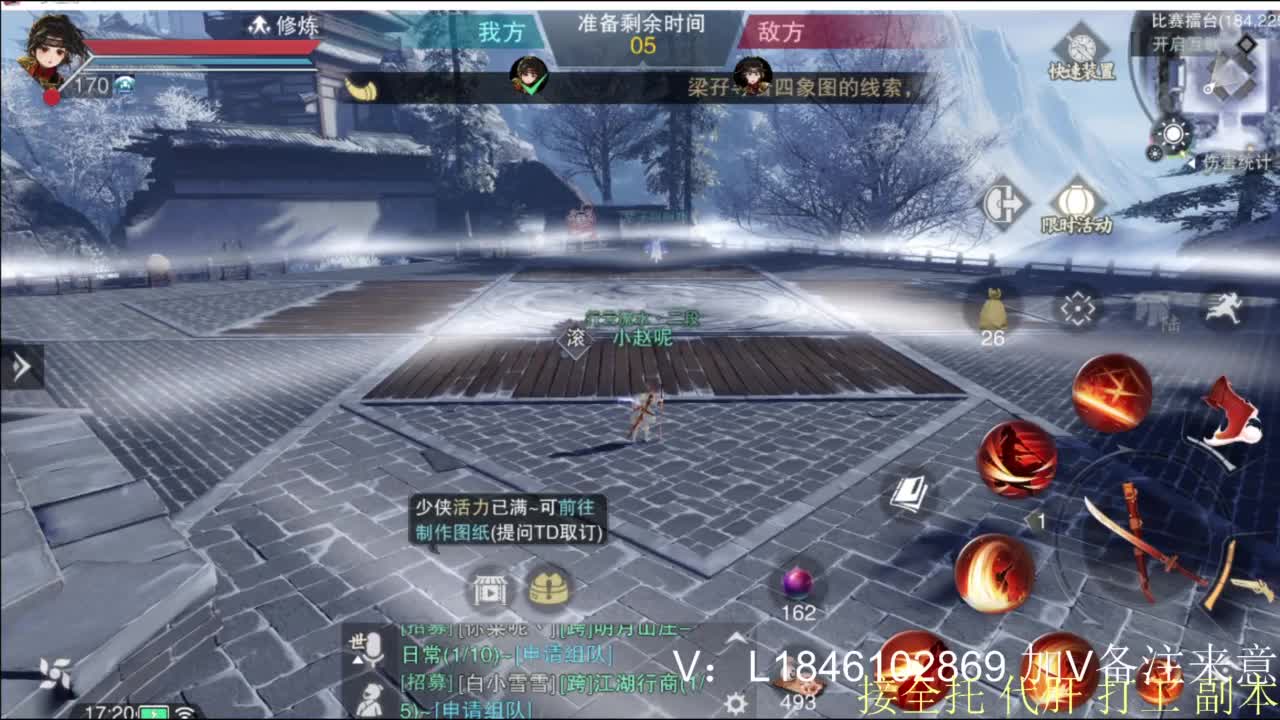Activate the central crosshair targeting icon
This screenshot has height=720, width=1280.
coord(1077,308)
